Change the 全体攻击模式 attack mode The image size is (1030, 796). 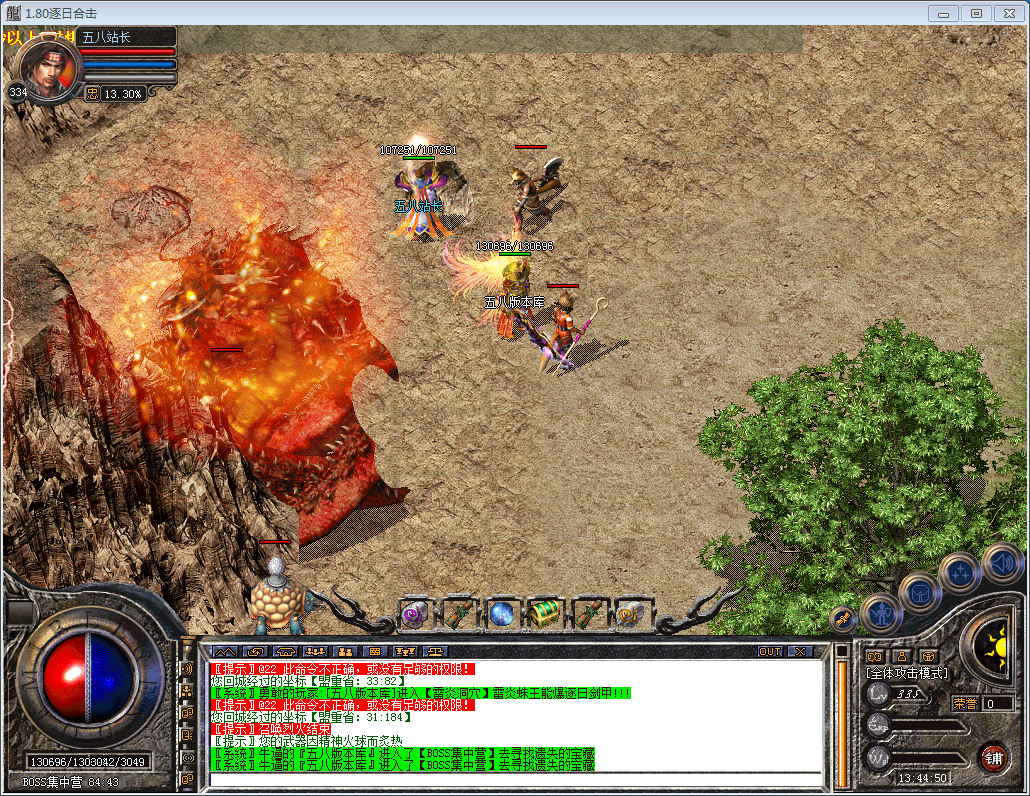pyautogui.click(x=907, y=674)
